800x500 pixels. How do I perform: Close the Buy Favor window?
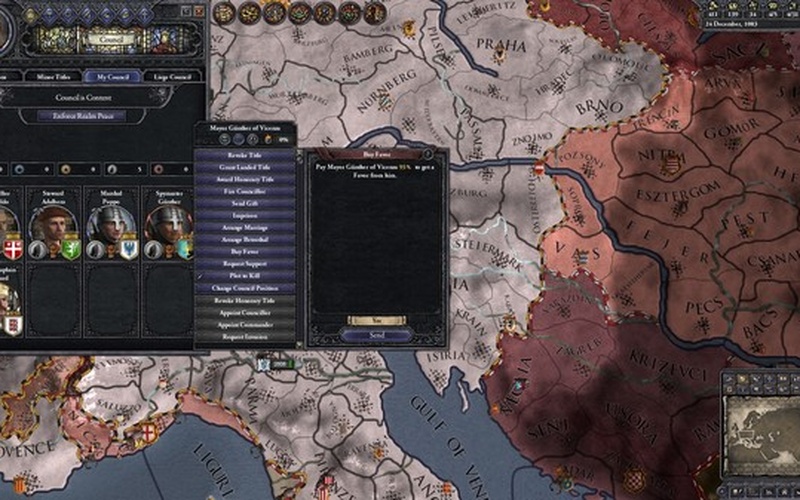click(427, 155)
